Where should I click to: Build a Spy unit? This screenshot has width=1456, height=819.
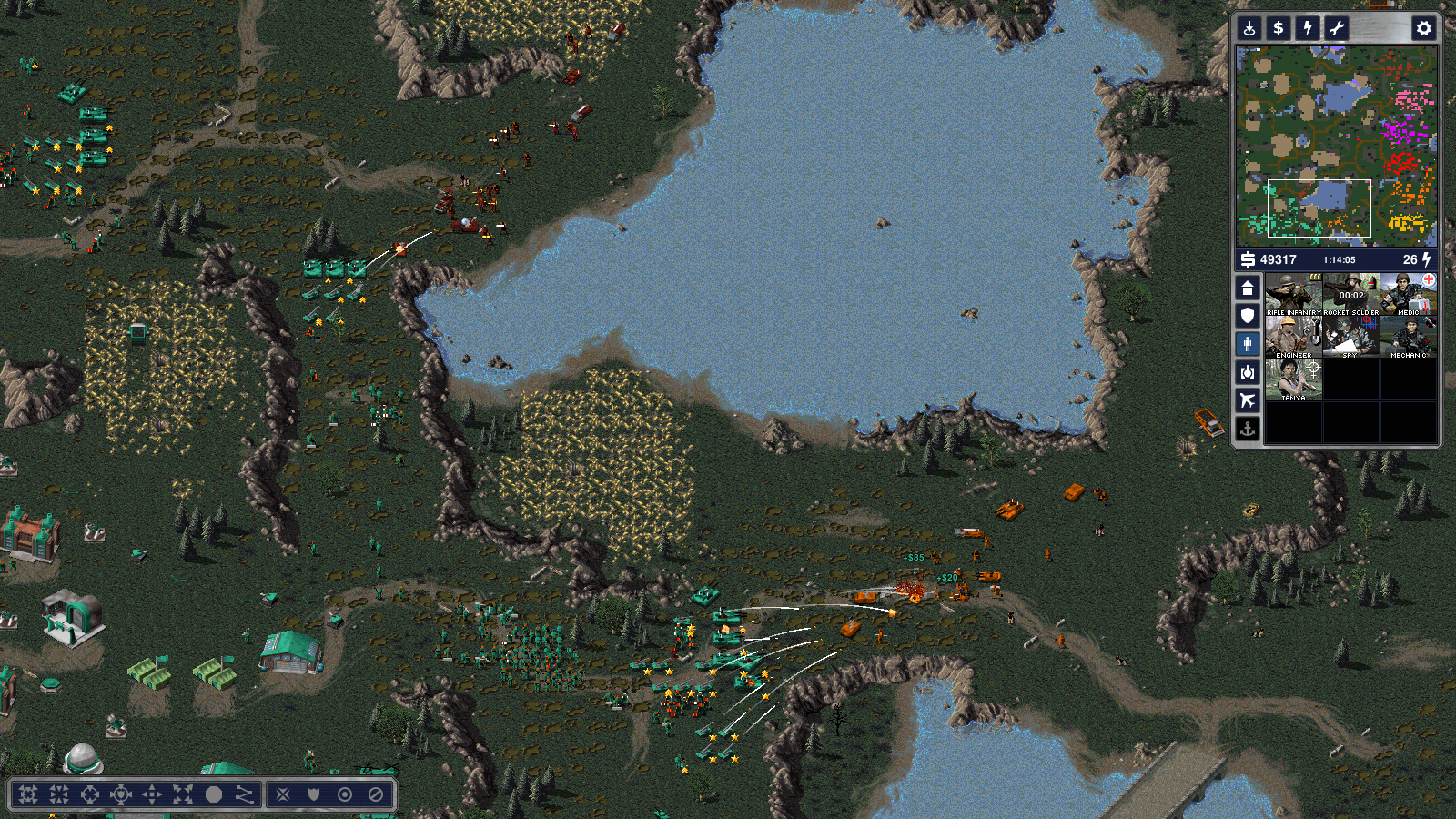tap(1350, 338)
